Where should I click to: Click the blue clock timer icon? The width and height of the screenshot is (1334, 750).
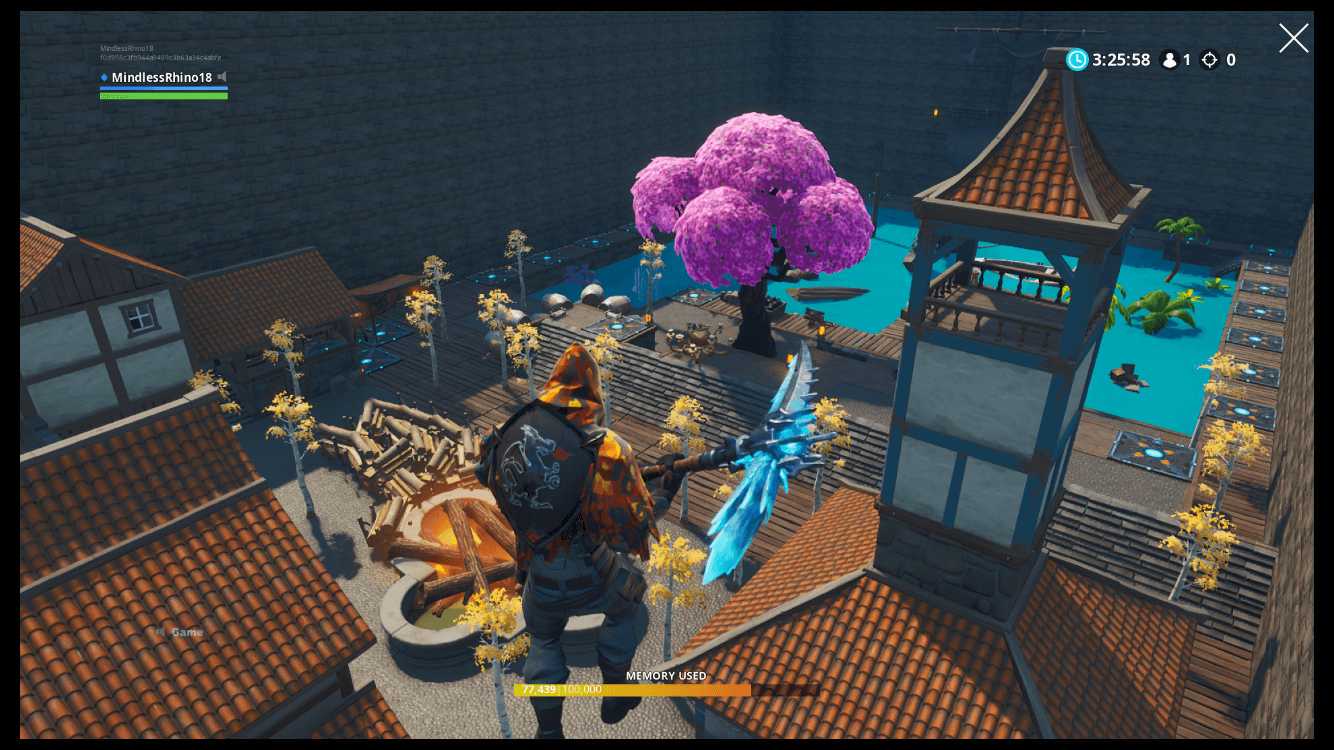point(1077,59)
